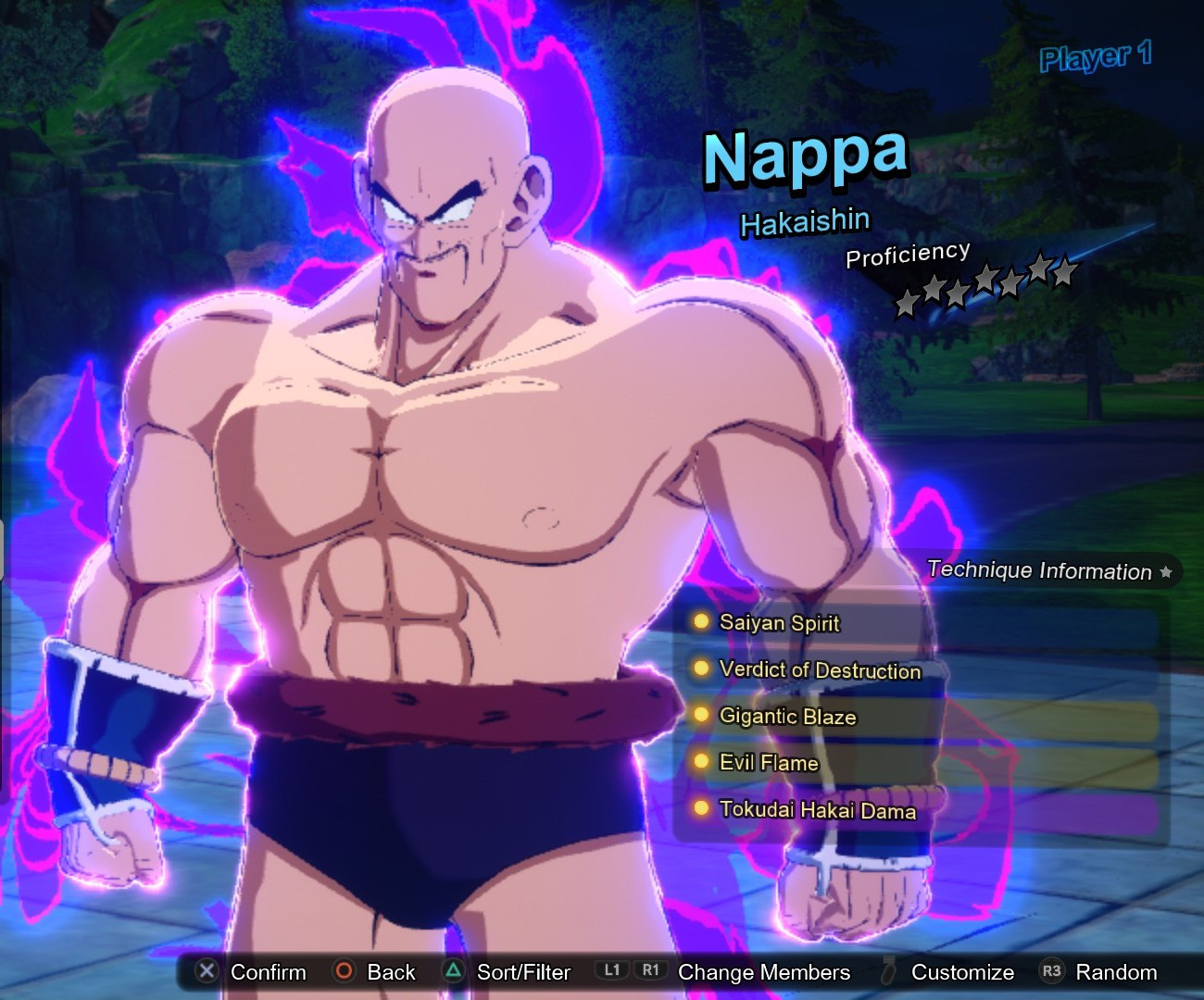Click the L1 shoulder button icon
Screen dimensions: 1204x1000
tap(613, 971)
